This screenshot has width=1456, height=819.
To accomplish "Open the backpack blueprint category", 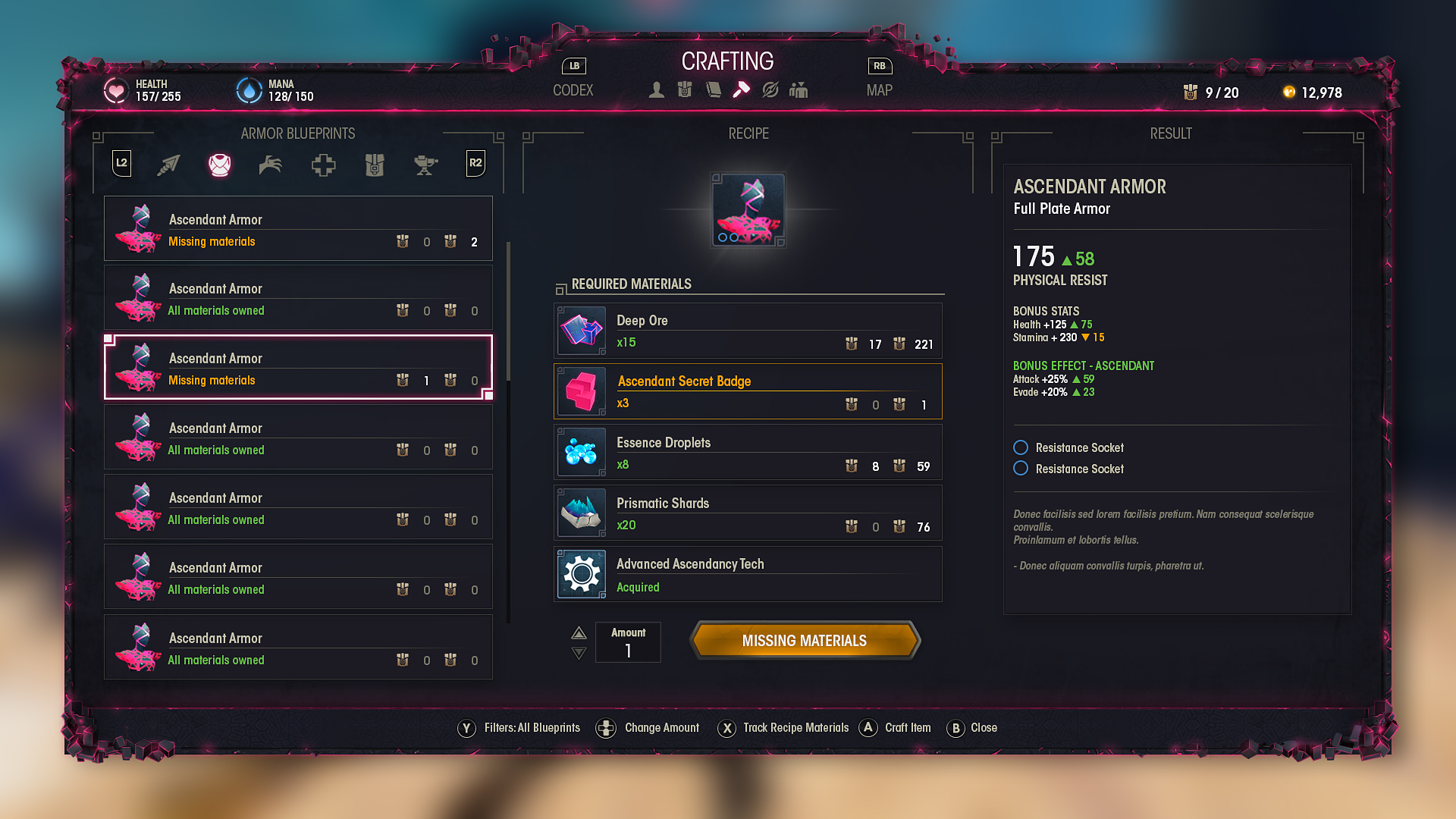I will pos(375,165).
